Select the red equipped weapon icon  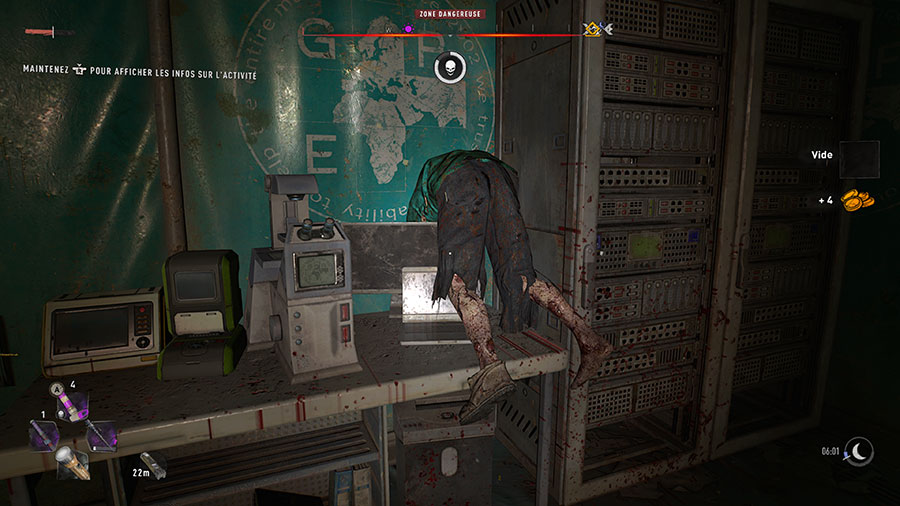(40, 33)
